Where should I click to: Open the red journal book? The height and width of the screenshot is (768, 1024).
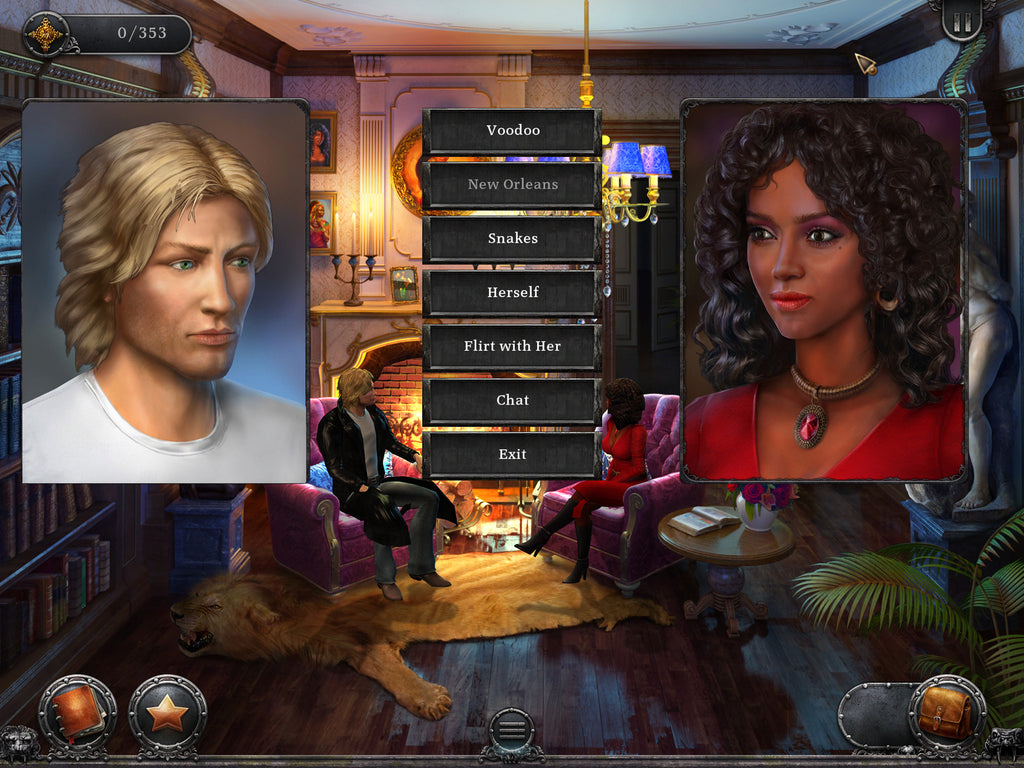[x=77, y=713]
